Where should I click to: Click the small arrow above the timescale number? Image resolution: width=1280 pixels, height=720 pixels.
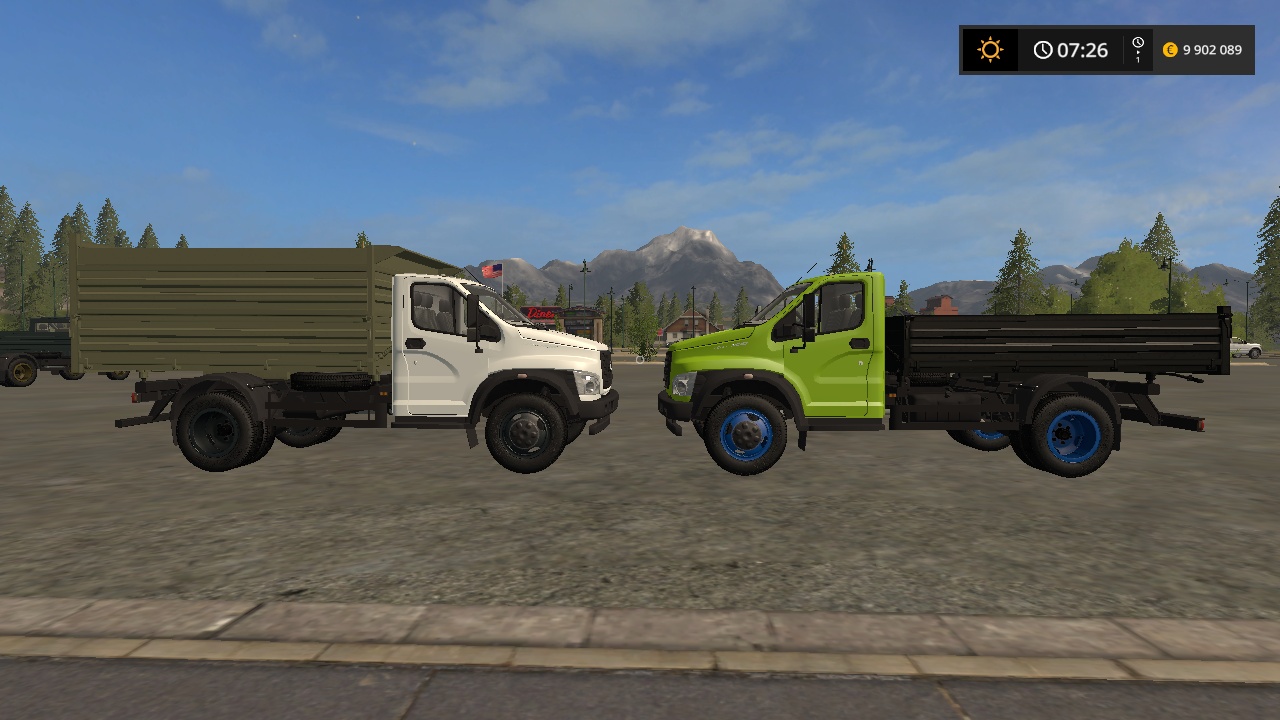coord(1138,52)
